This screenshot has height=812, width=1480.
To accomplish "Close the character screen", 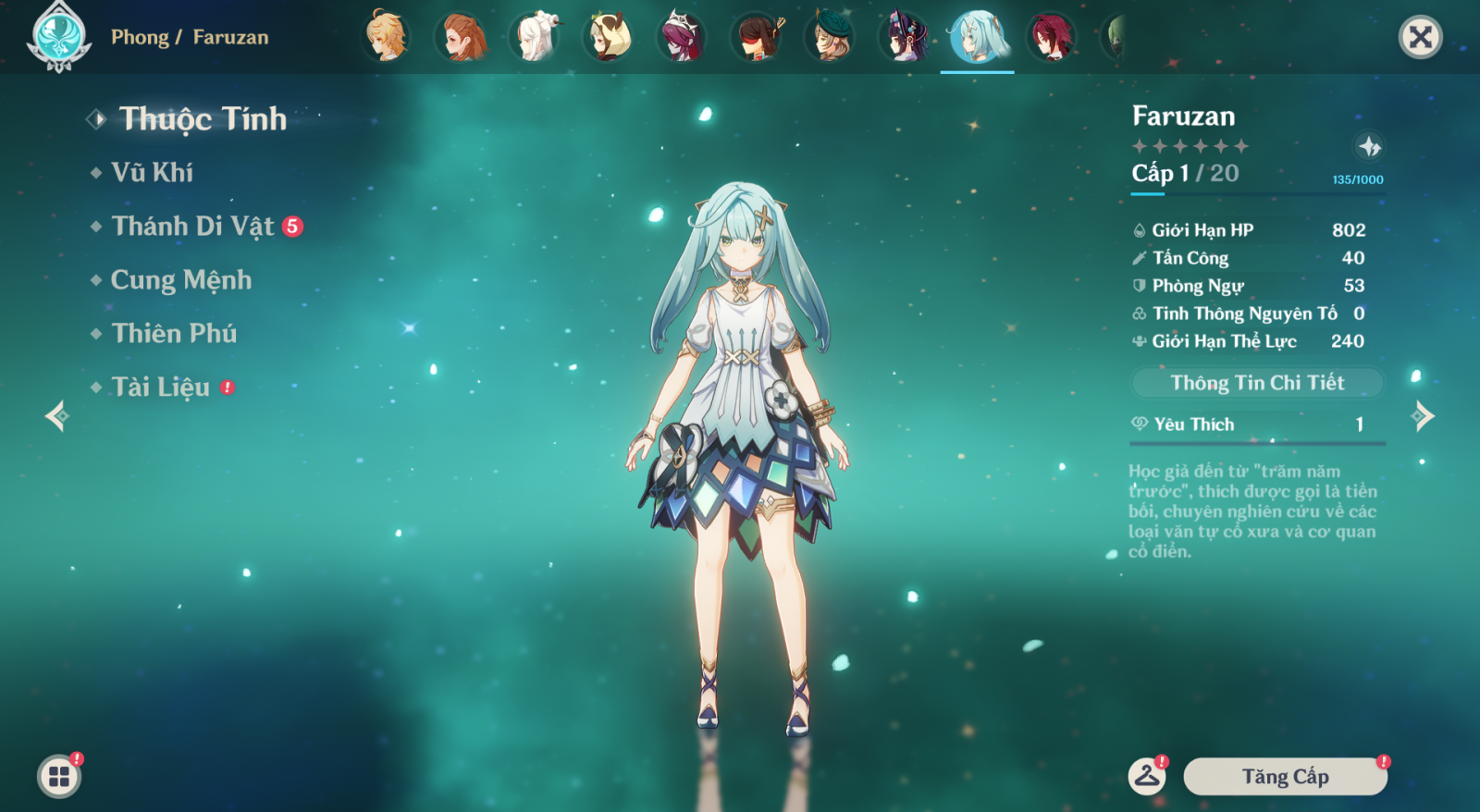I will [1420, 37].
